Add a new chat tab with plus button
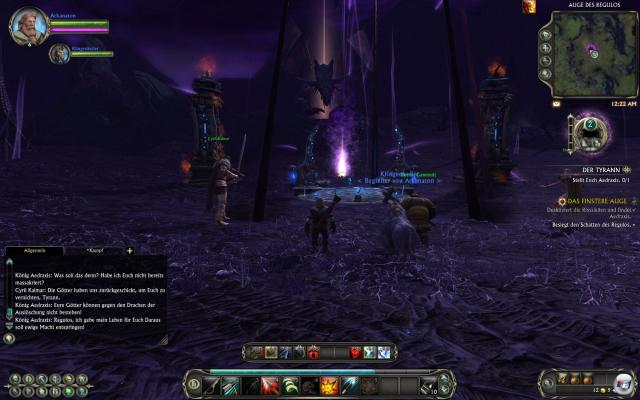Screen dimensions: 640x400 coord(130,250)
